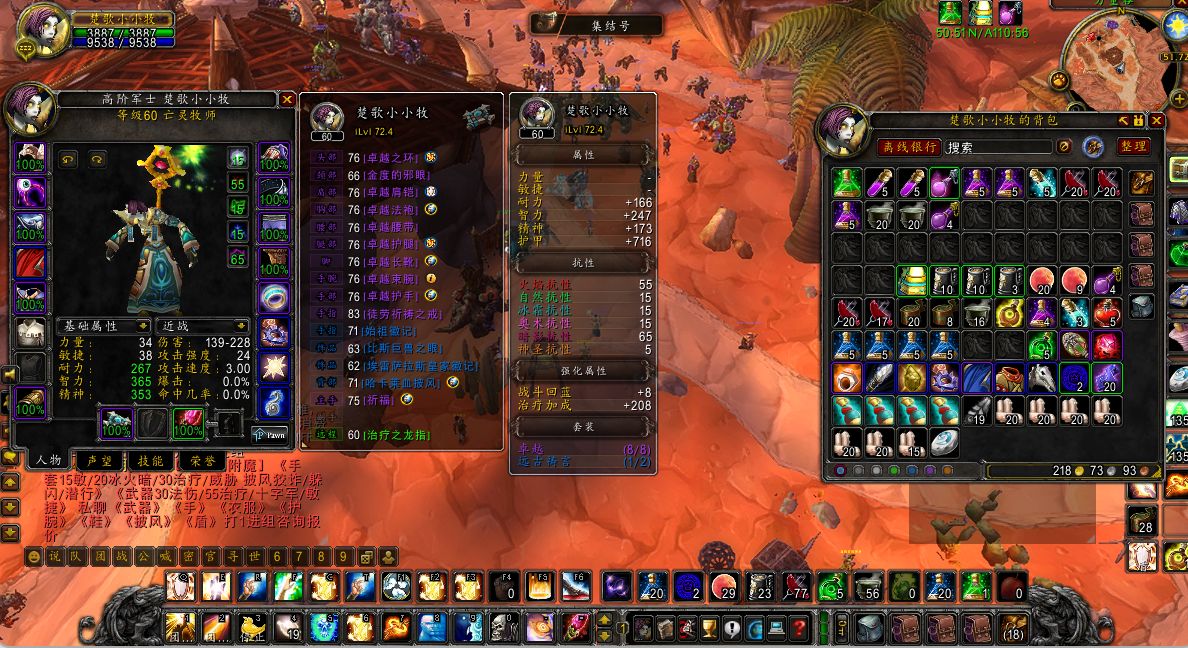The height and width of the screenshot is (648, 1188).
Task: Click the Pawn button
Action: 270,434
